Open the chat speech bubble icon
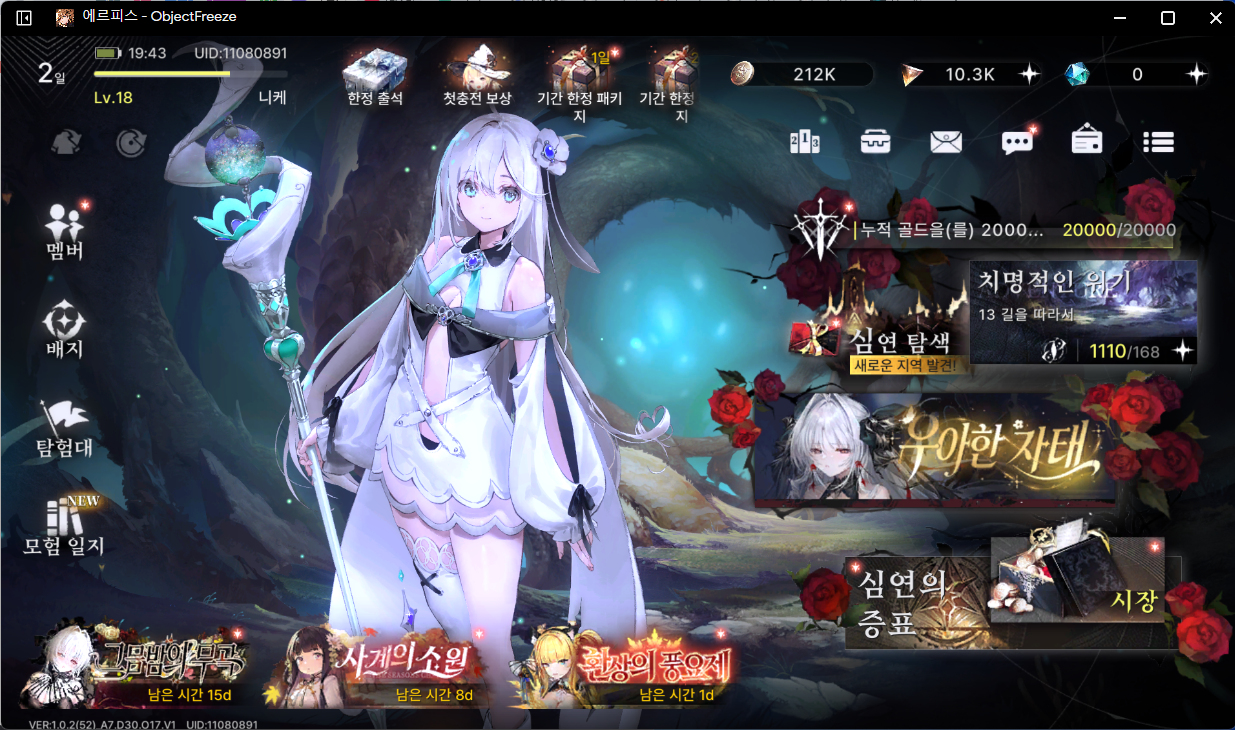Image resolution: width=1235 pixels, height=730 pixels. click(x=1017, y=142)
